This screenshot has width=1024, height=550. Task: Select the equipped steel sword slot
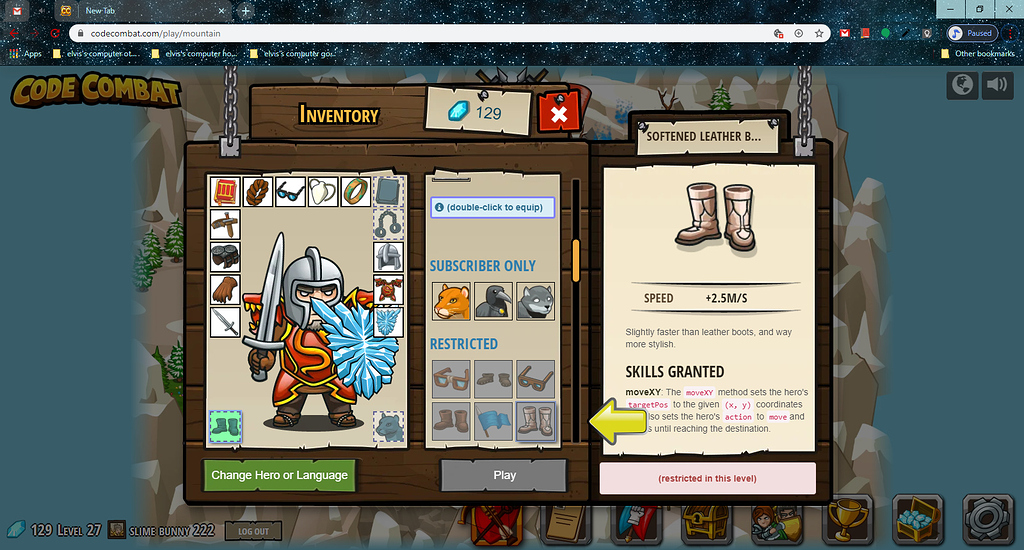[x=225, y=322]
